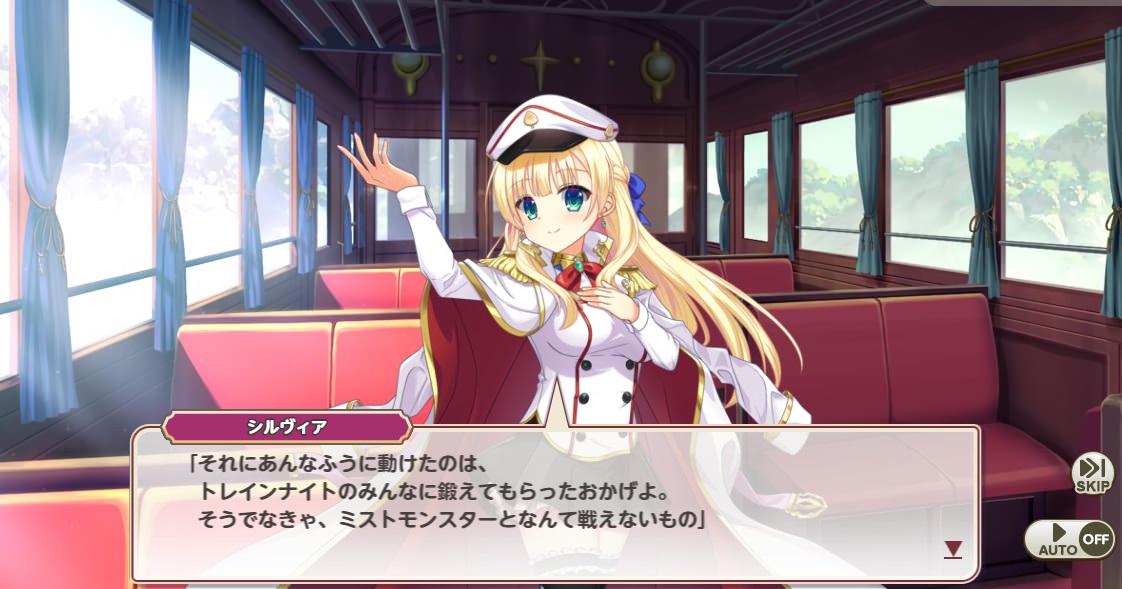
Task: Skip the dialogue scene with SKIP
Action: tap(1092, 473)
